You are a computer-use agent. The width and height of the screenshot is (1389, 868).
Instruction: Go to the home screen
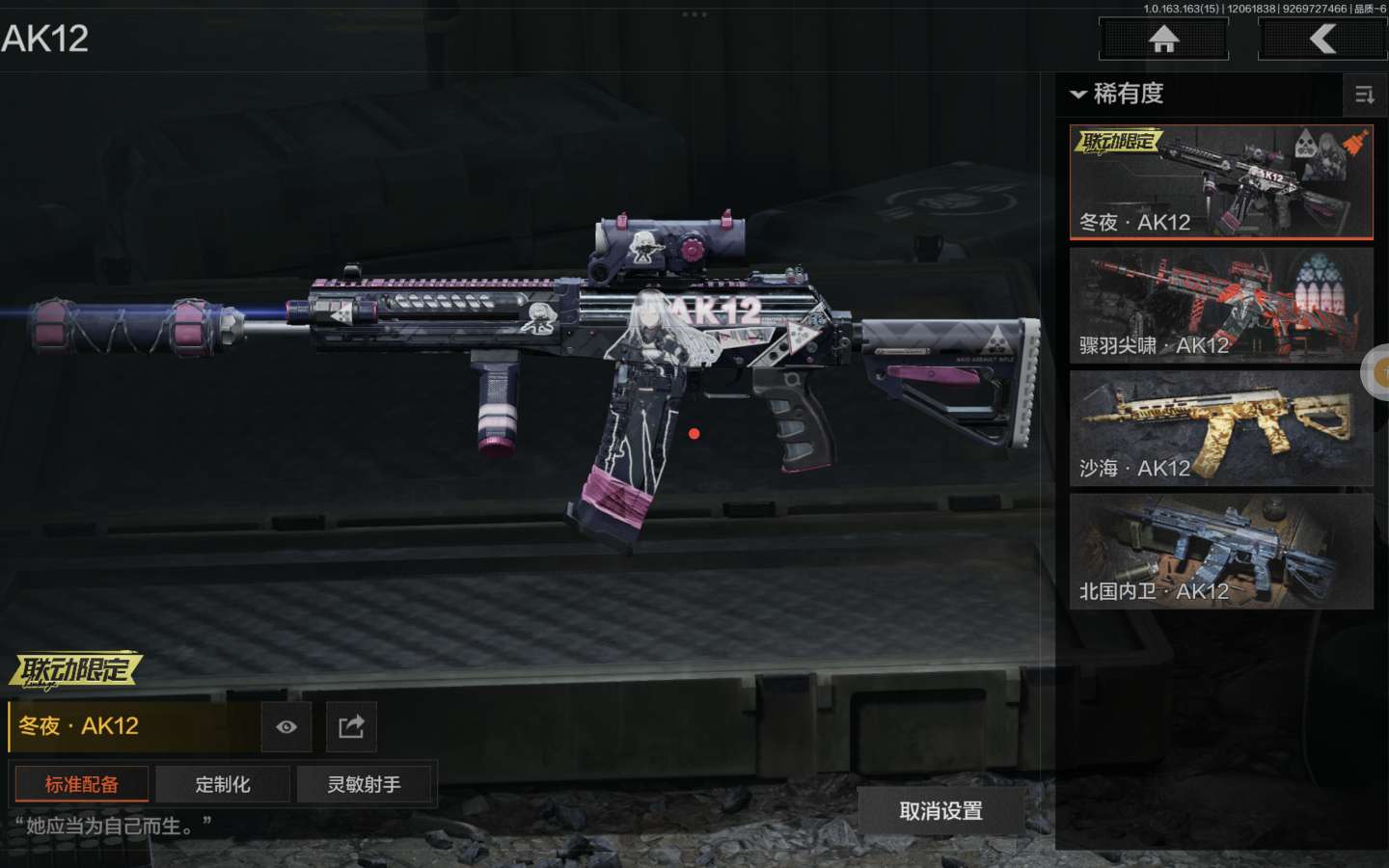[x=1163, y=39]
